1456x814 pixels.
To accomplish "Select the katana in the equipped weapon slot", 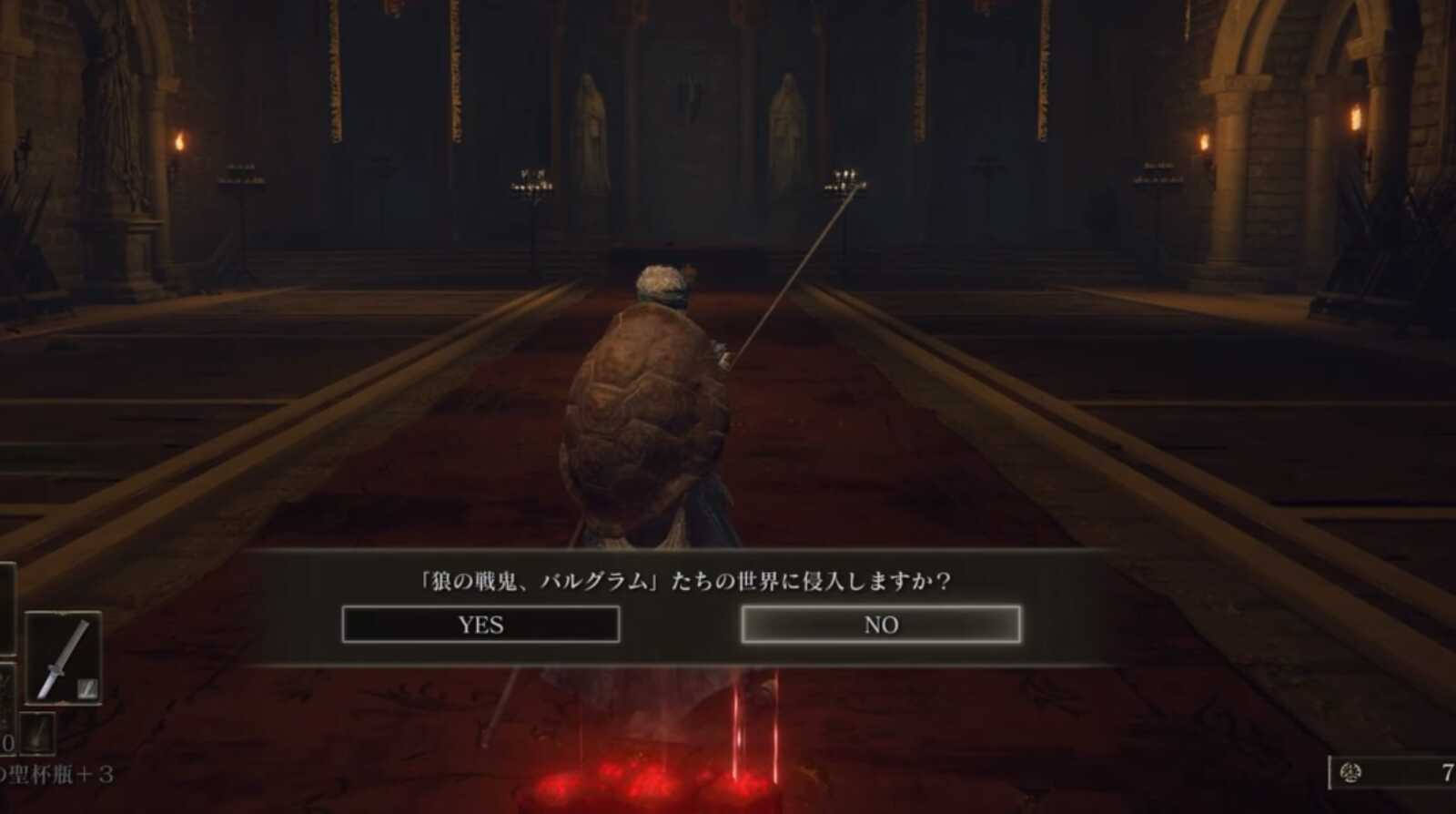I will tap(65, 656).
